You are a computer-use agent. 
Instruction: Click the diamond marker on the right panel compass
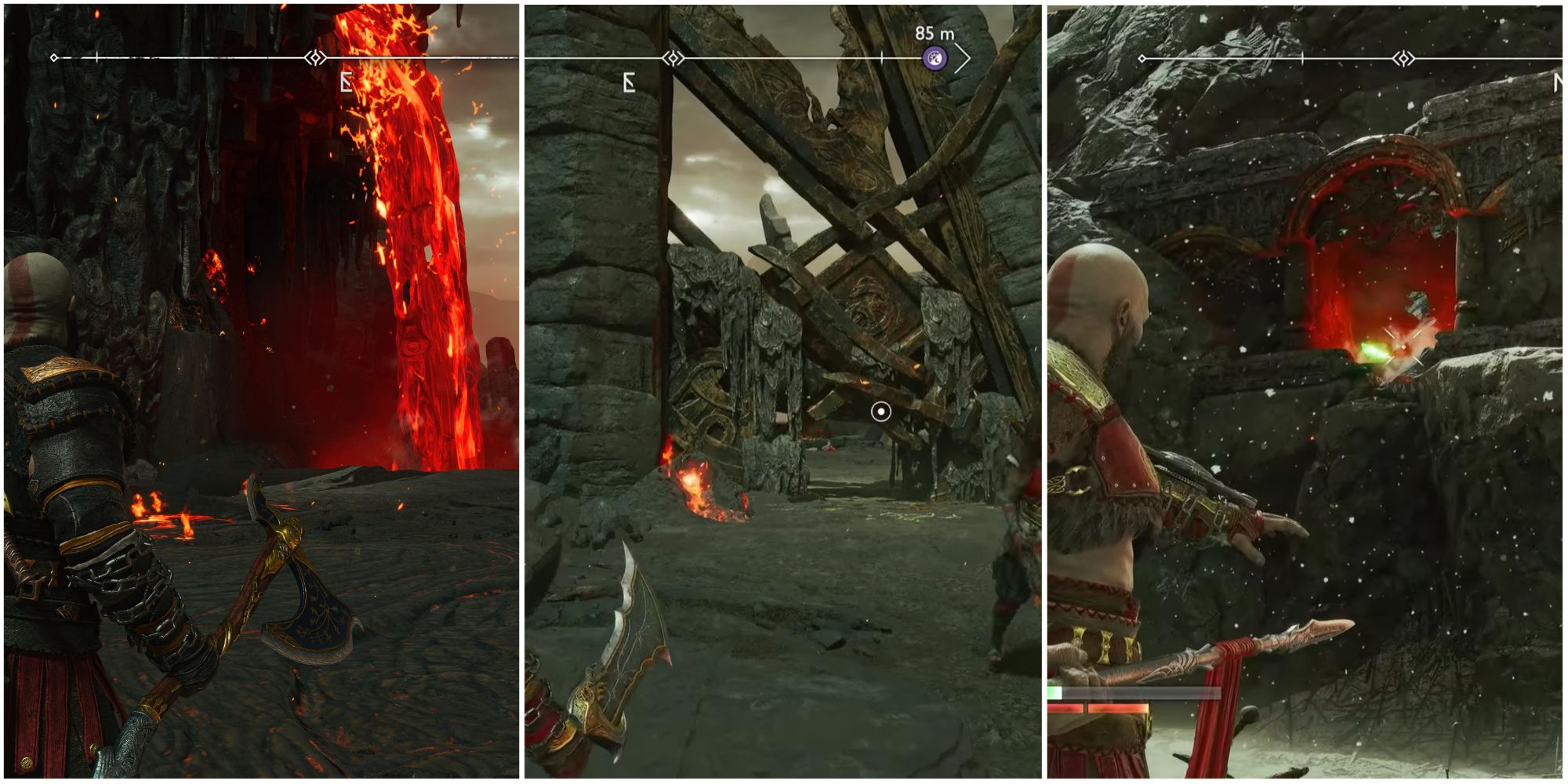pos(1403,58)
